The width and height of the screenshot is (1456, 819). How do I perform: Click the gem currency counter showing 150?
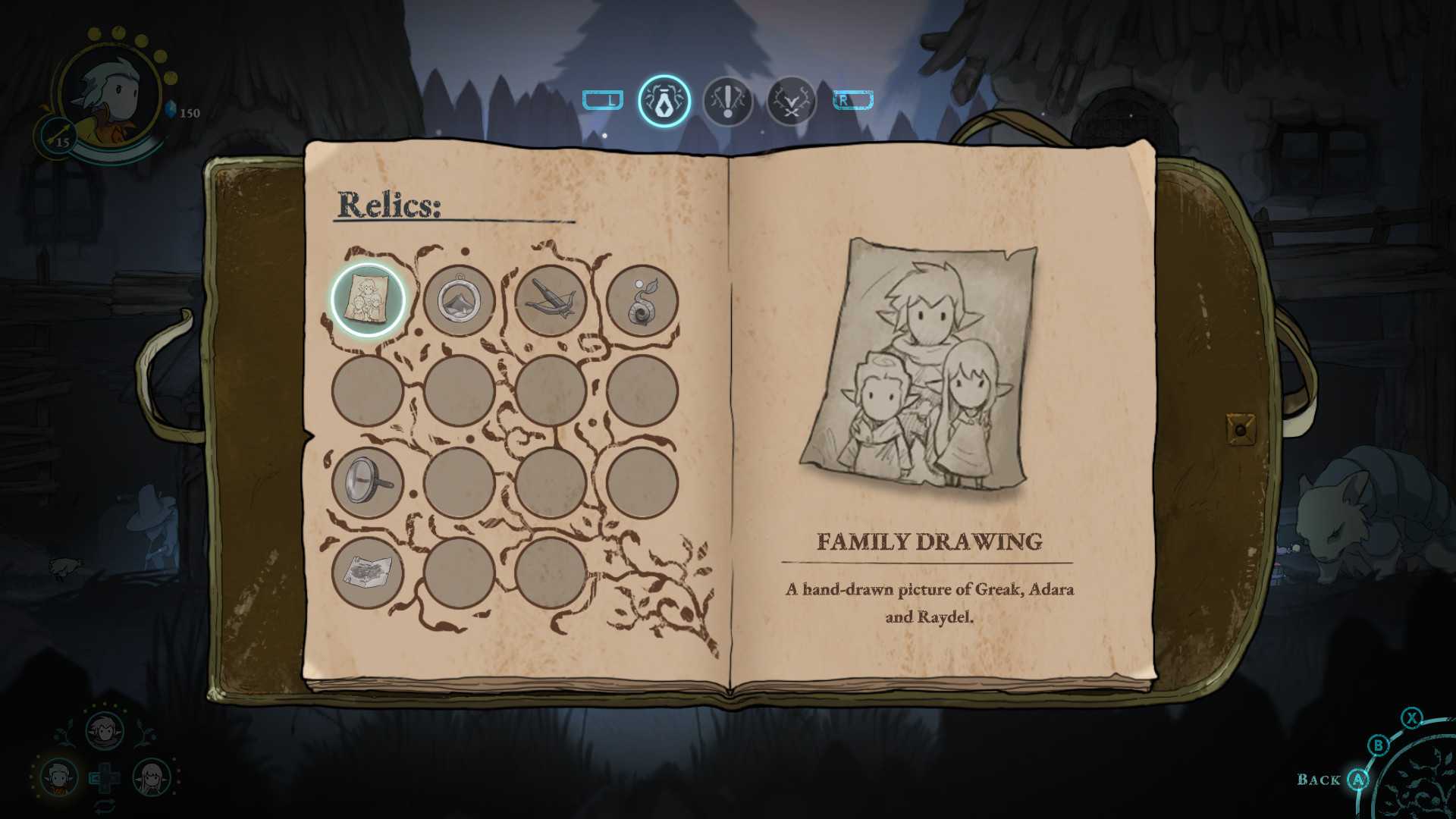coord(182,111)
